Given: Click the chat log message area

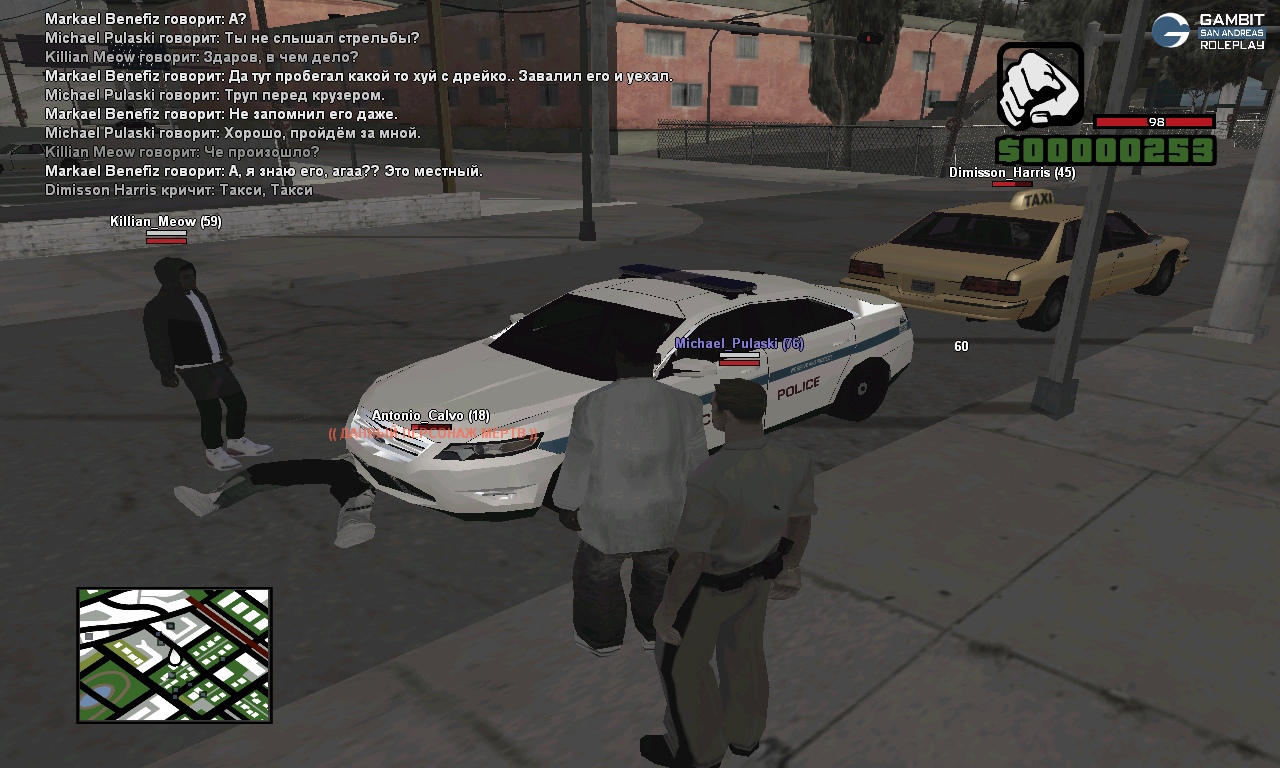Looking at the screenshot, I should point(300,105).
